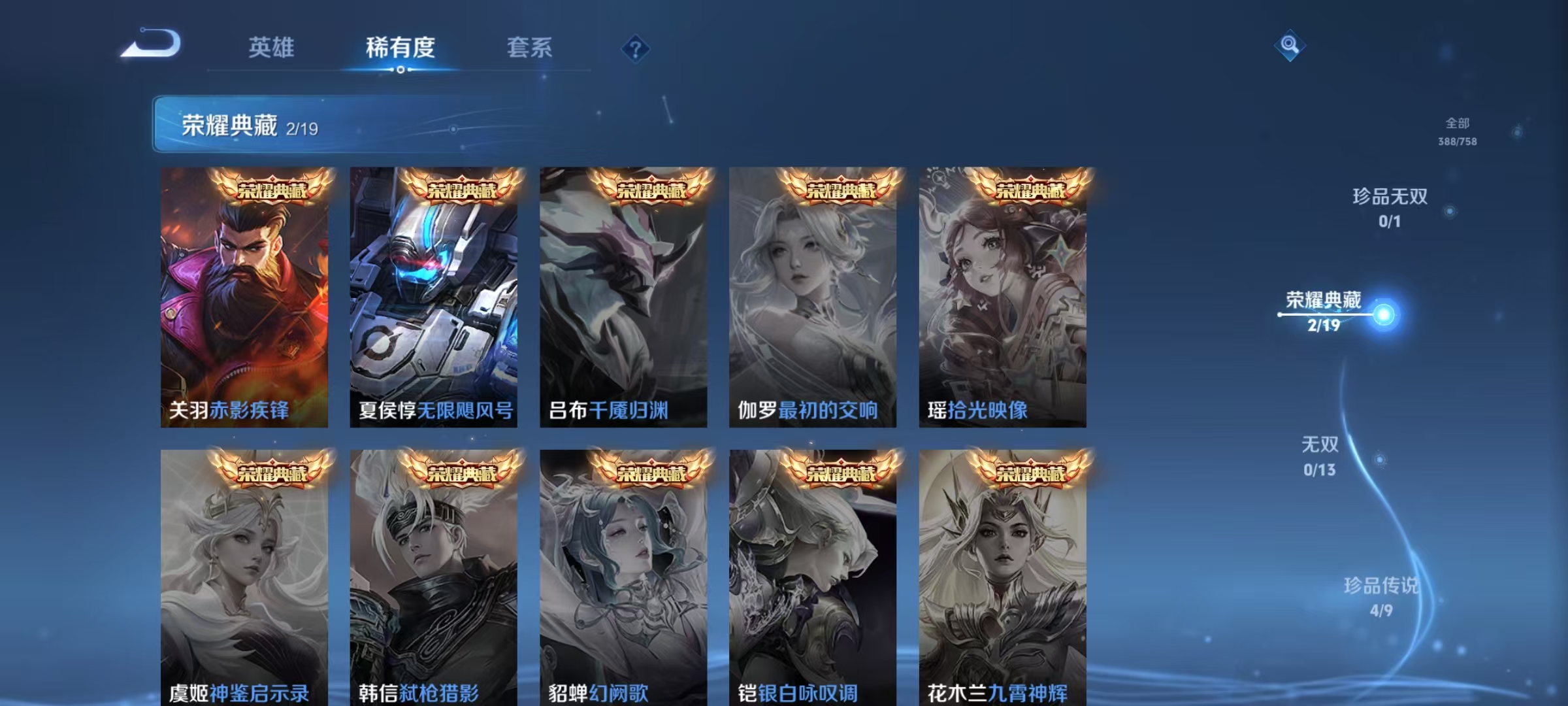Image resolution: width=1568 pixels, height=706 pixels.
Task: Switch to the 英雄 tab
Action: tap(271, 47)
